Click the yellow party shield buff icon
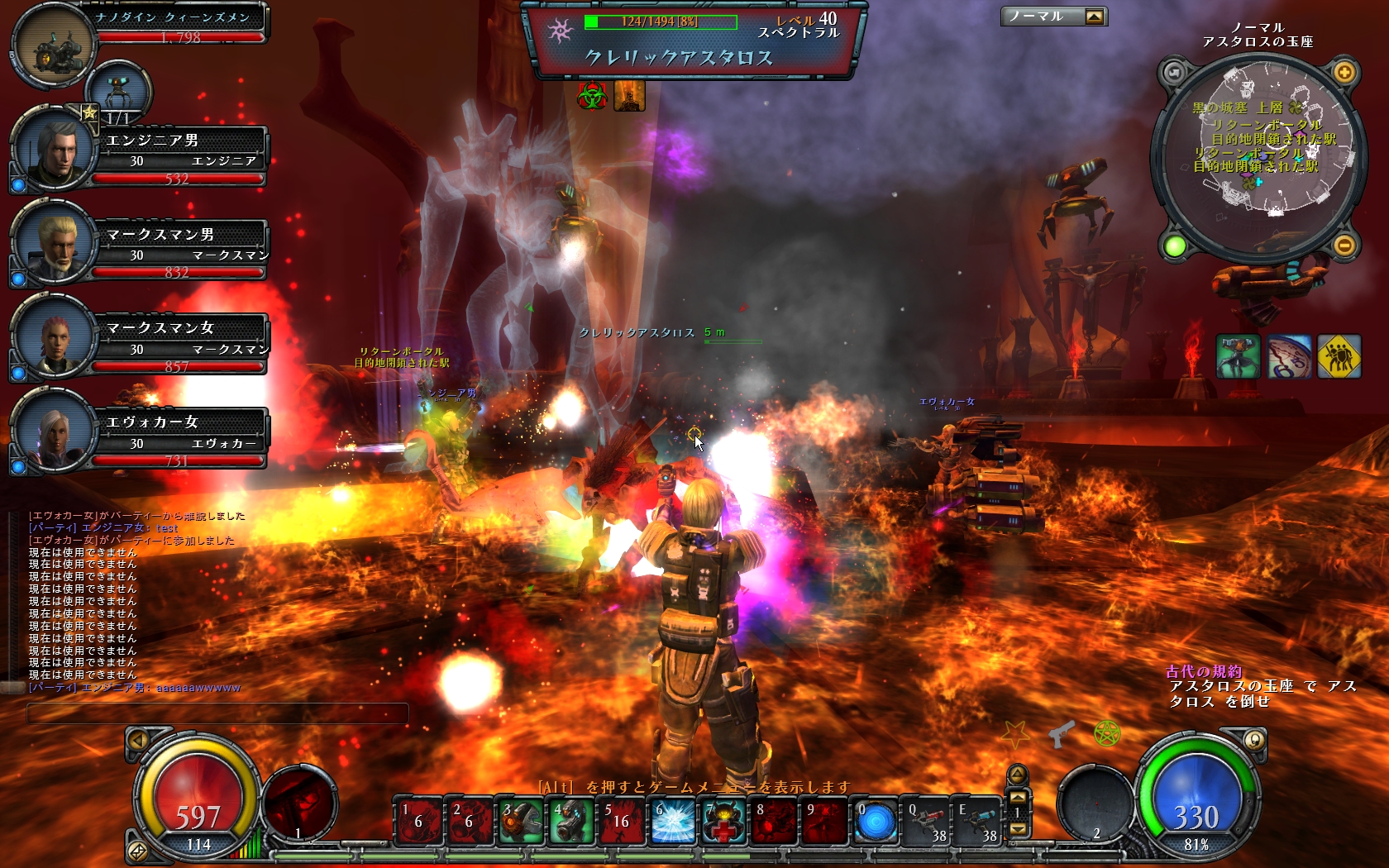This screenshot has width=1389, height=868. point(1339,356)
